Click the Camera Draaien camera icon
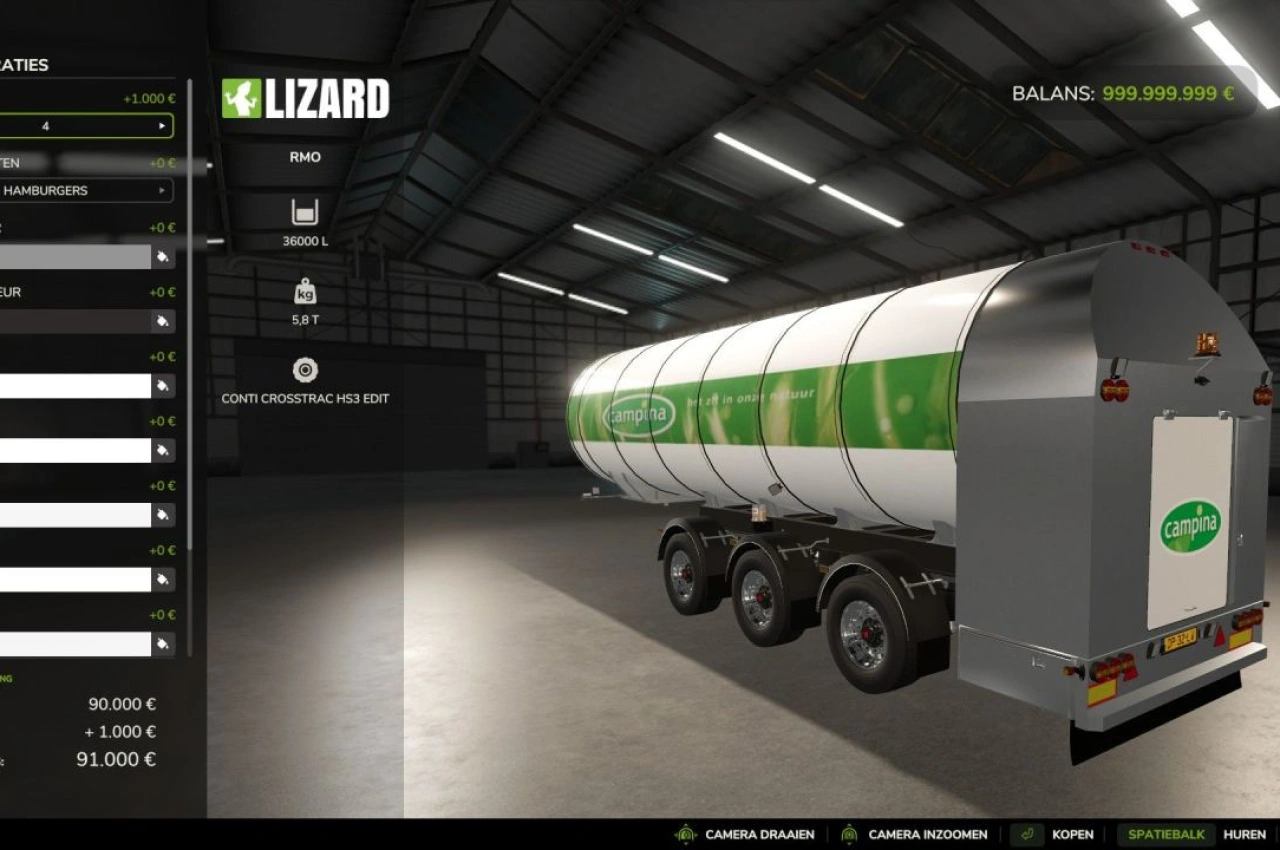1280x850 pixels. [x=686, y=833]
